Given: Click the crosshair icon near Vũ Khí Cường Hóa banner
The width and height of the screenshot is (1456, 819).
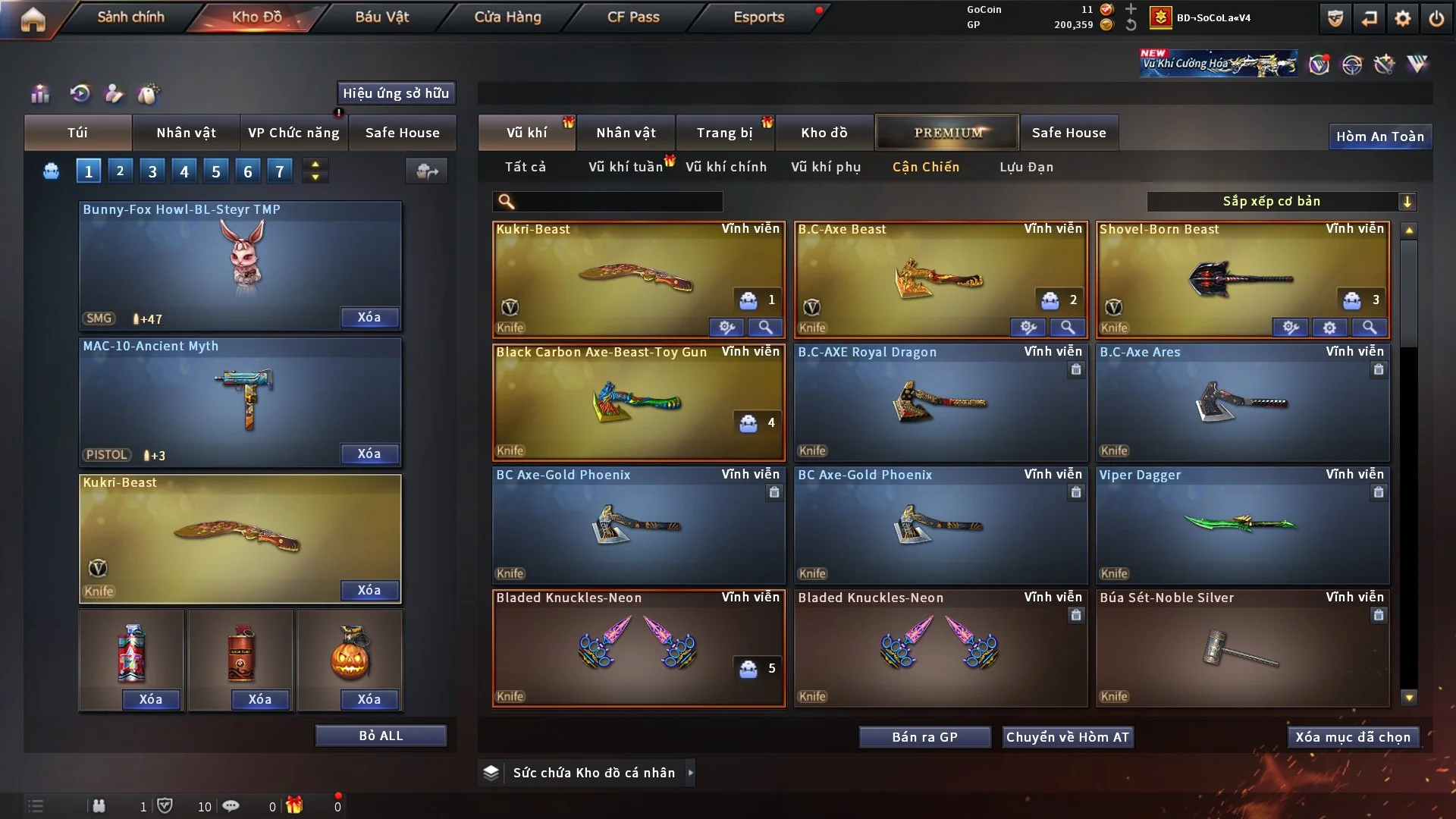Looking at the screenshot, I should [x=1354, y=65].
